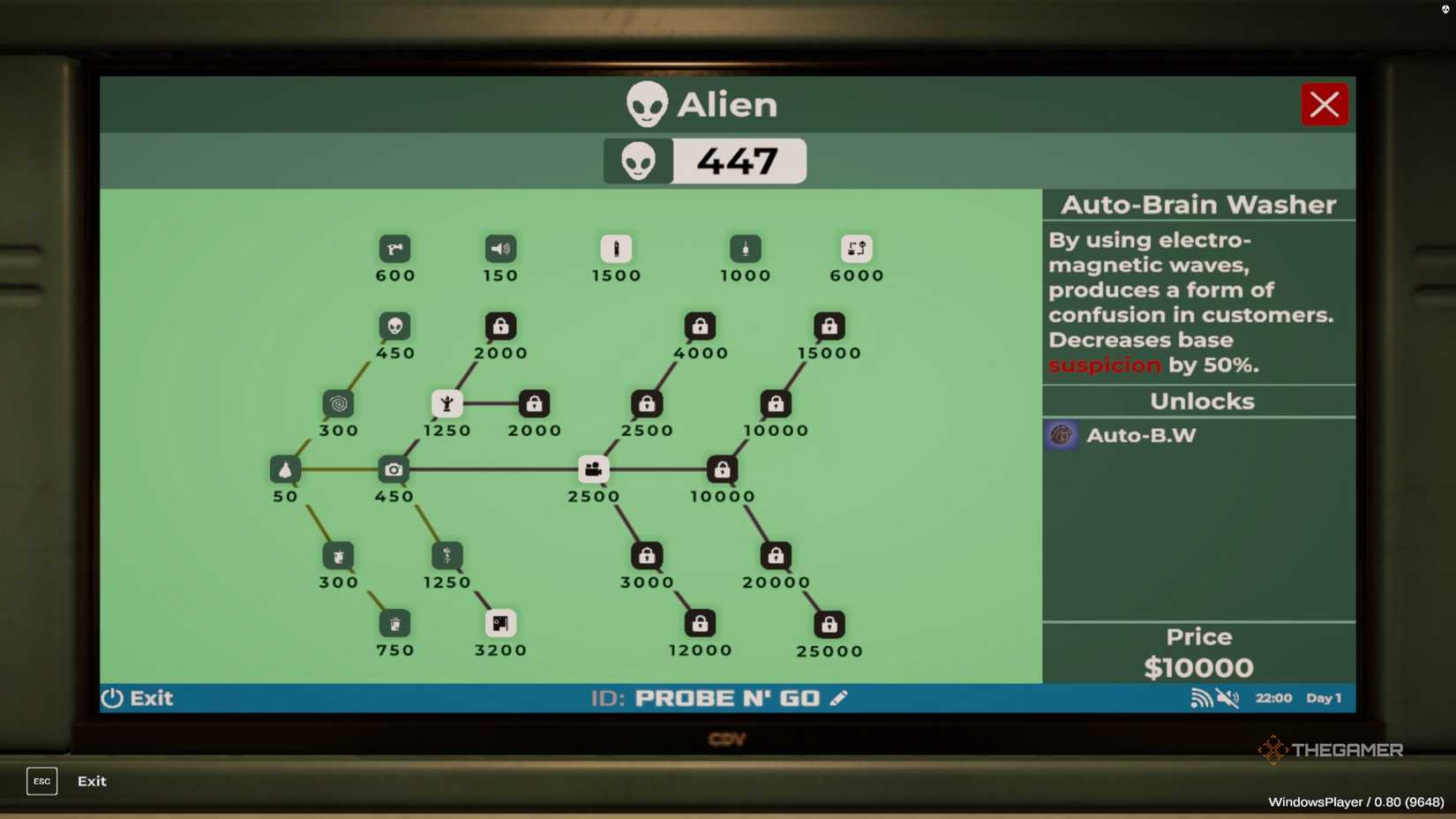Close the Alien upgrade window

click(1324, 105)
